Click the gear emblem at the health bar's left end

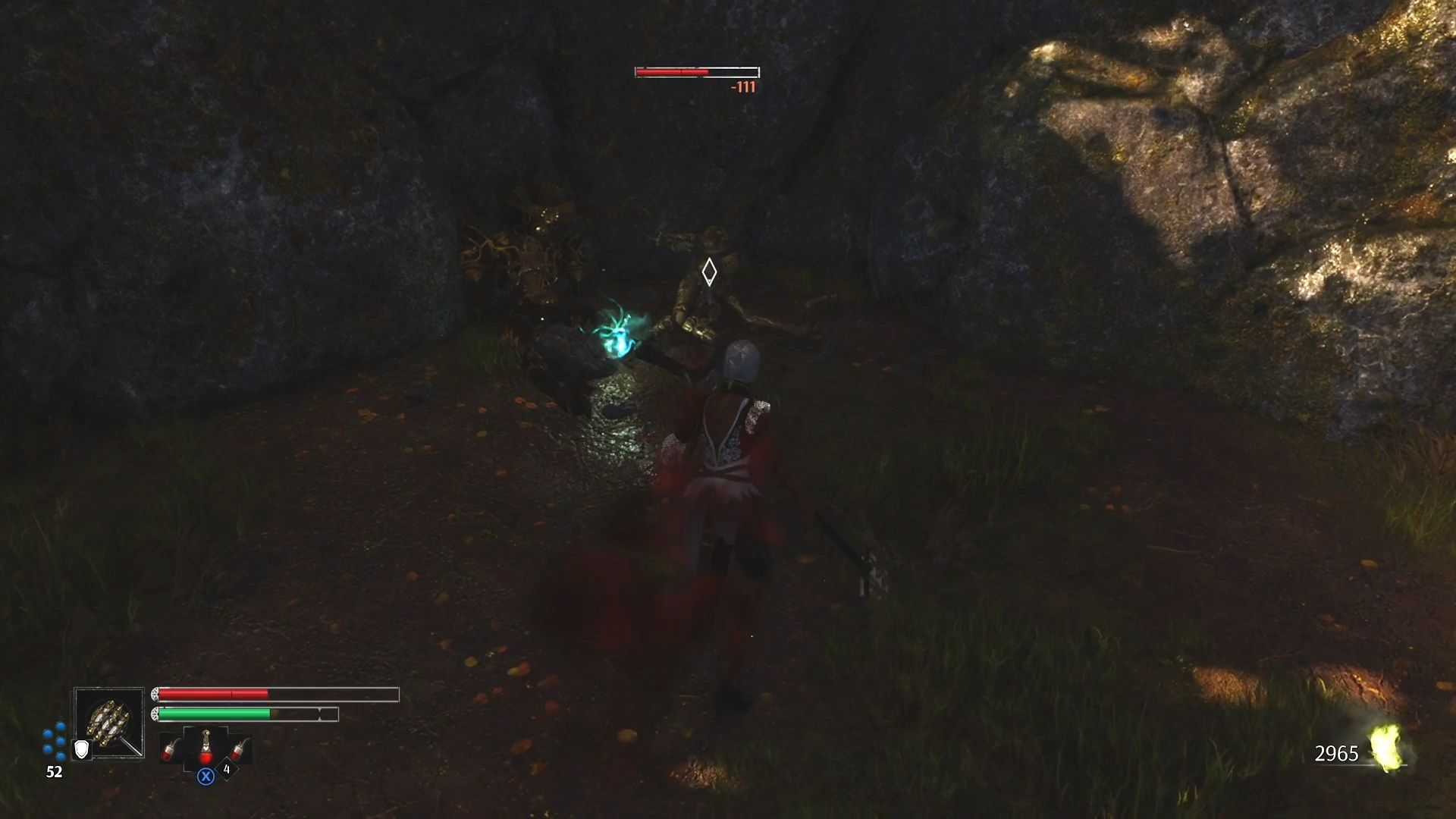click(x=155, y=694)
